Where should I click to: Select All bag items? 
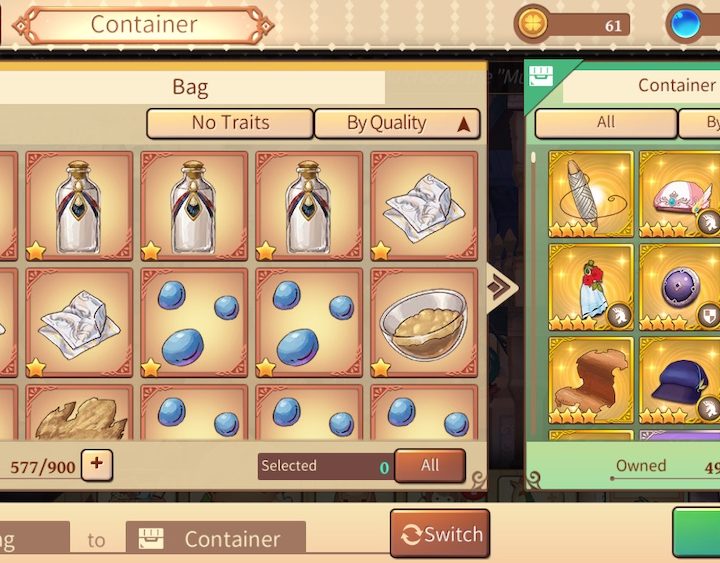click(430, 465)
